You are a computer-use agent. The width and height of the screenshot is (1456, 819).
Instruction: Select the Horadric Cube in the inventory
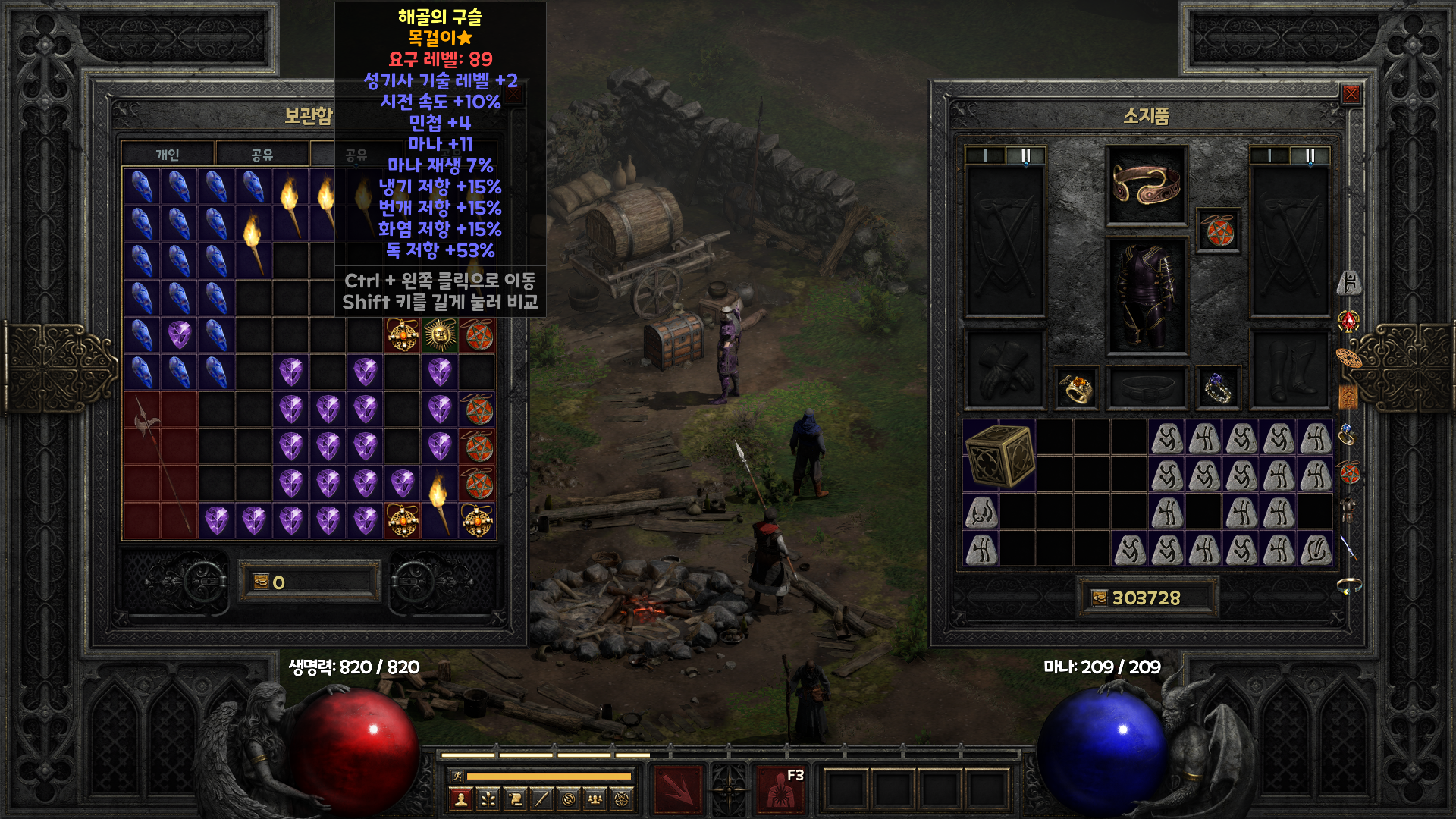click(999, 455)
